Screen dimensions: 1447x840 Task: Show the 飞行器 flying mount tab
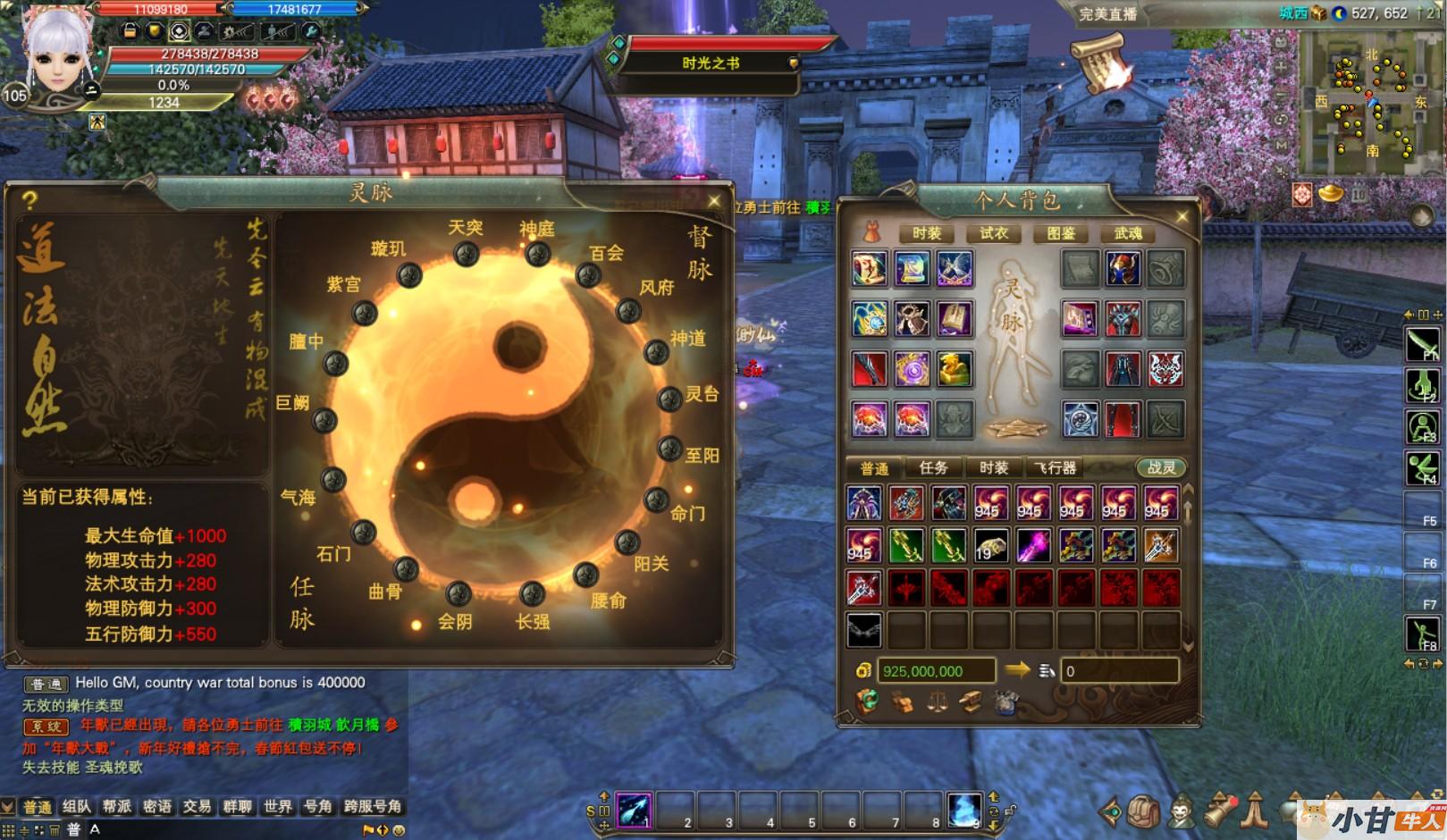point(1056,467)
